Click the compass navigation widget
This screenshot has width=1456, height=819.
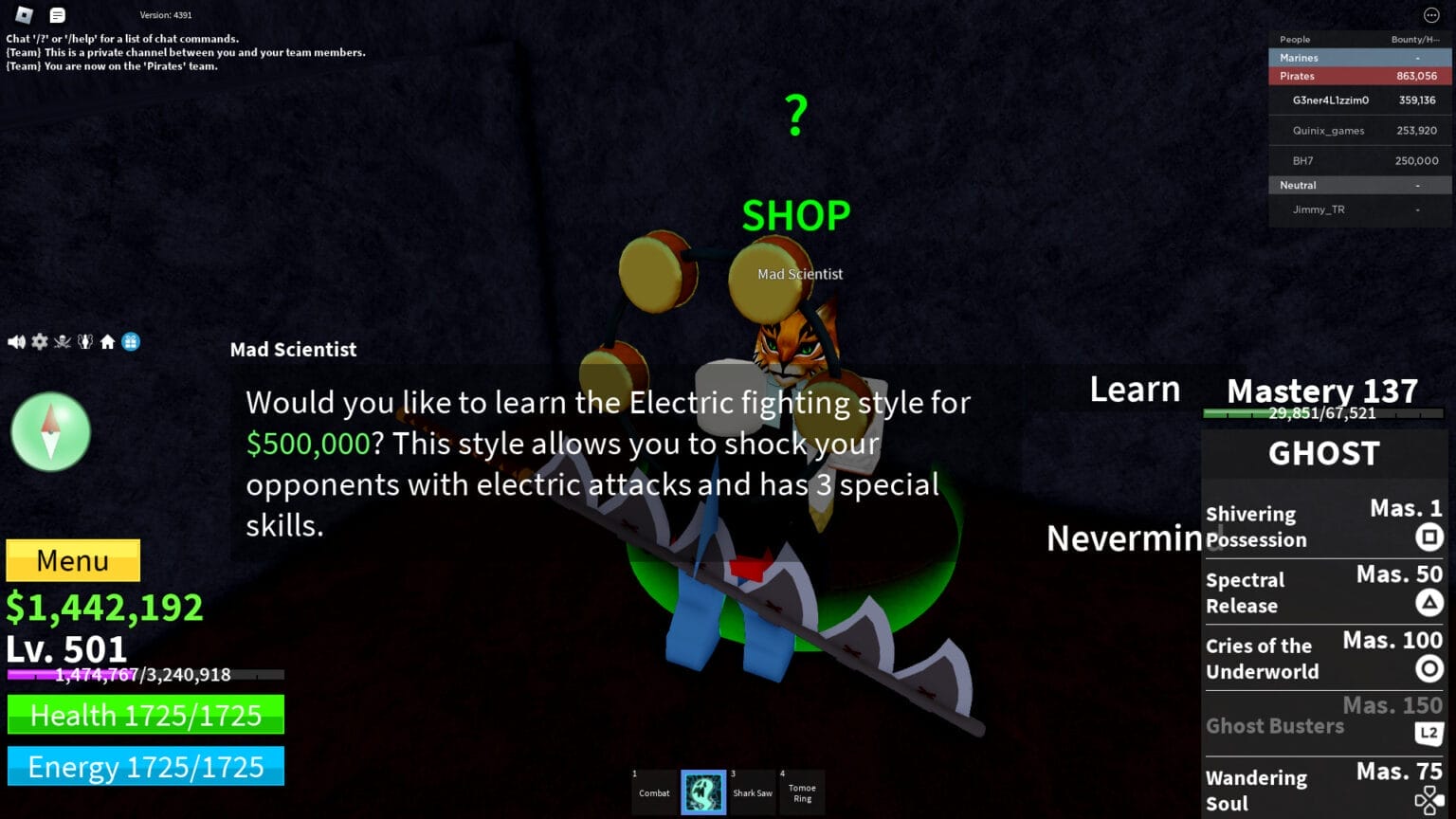click(50, 431)
